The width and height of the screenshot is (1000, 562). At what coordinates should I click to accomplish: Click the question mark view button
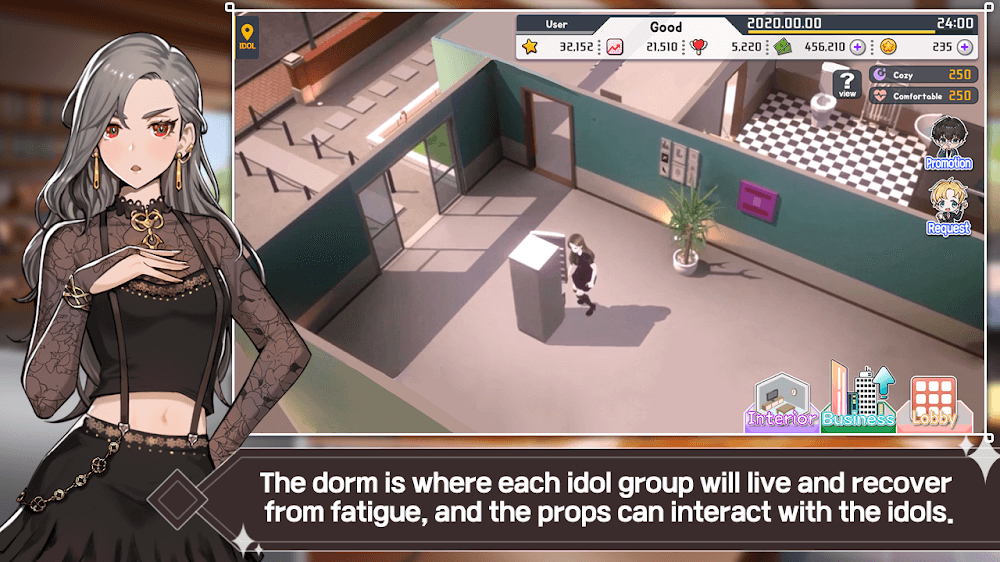(847, 84)
